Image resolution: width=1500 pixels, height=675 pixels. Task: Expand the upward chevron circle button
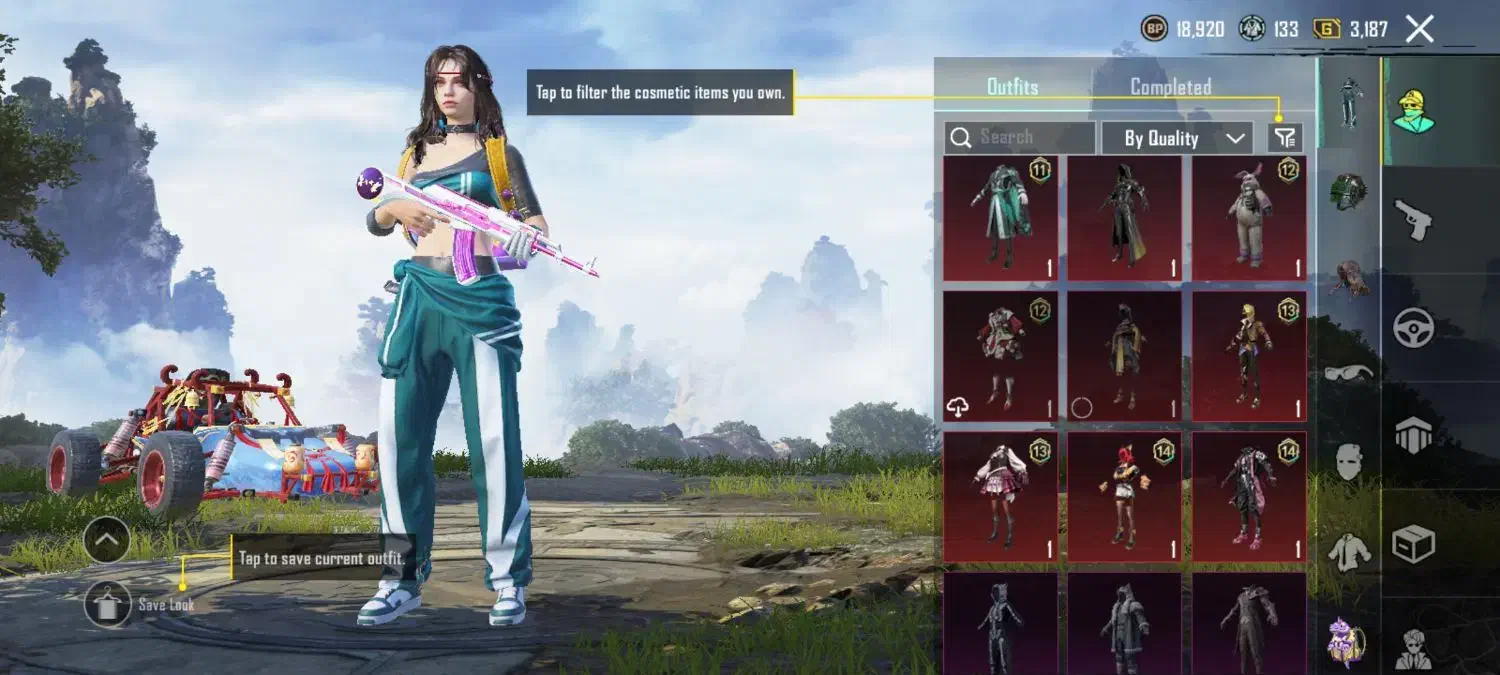point(108,541)
